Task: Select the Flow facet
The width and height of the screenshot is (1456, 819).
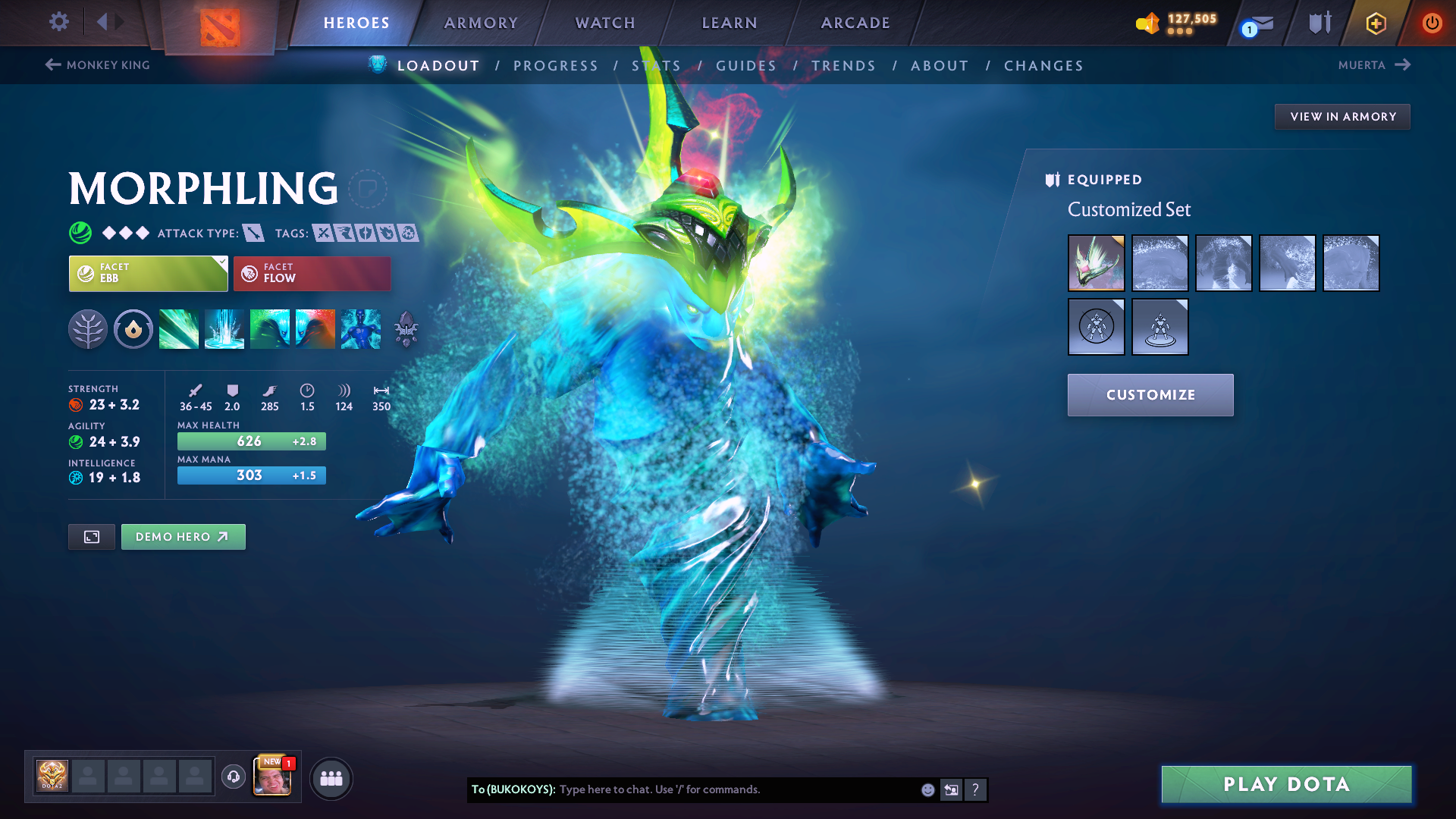Action: click(311, 273)
